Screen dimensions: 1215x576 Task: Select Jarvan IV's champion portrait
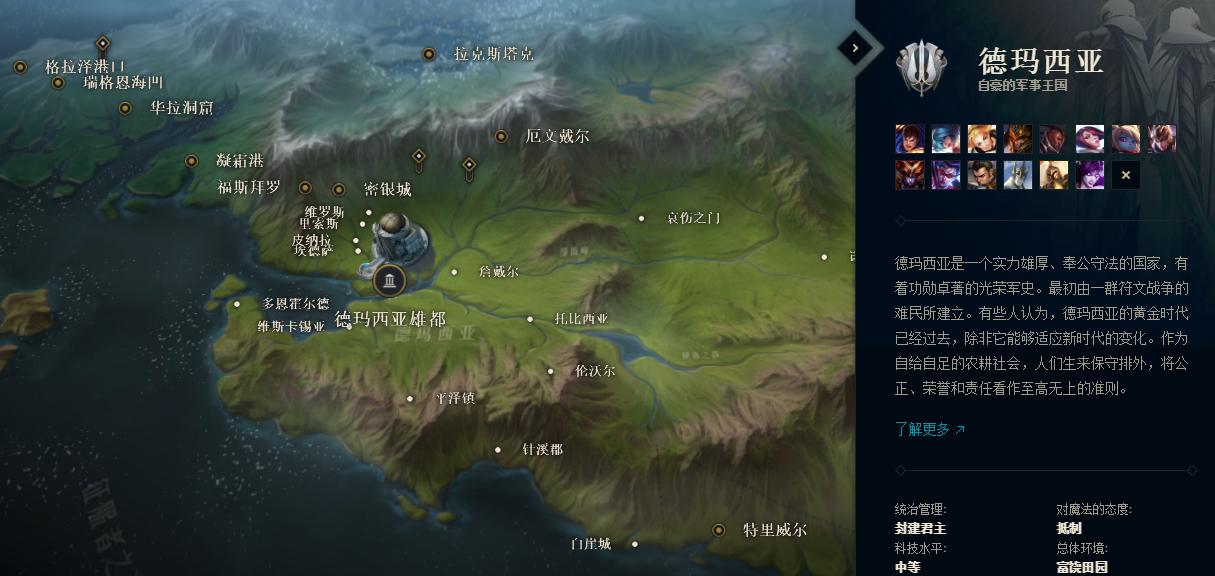[1018, 139]
